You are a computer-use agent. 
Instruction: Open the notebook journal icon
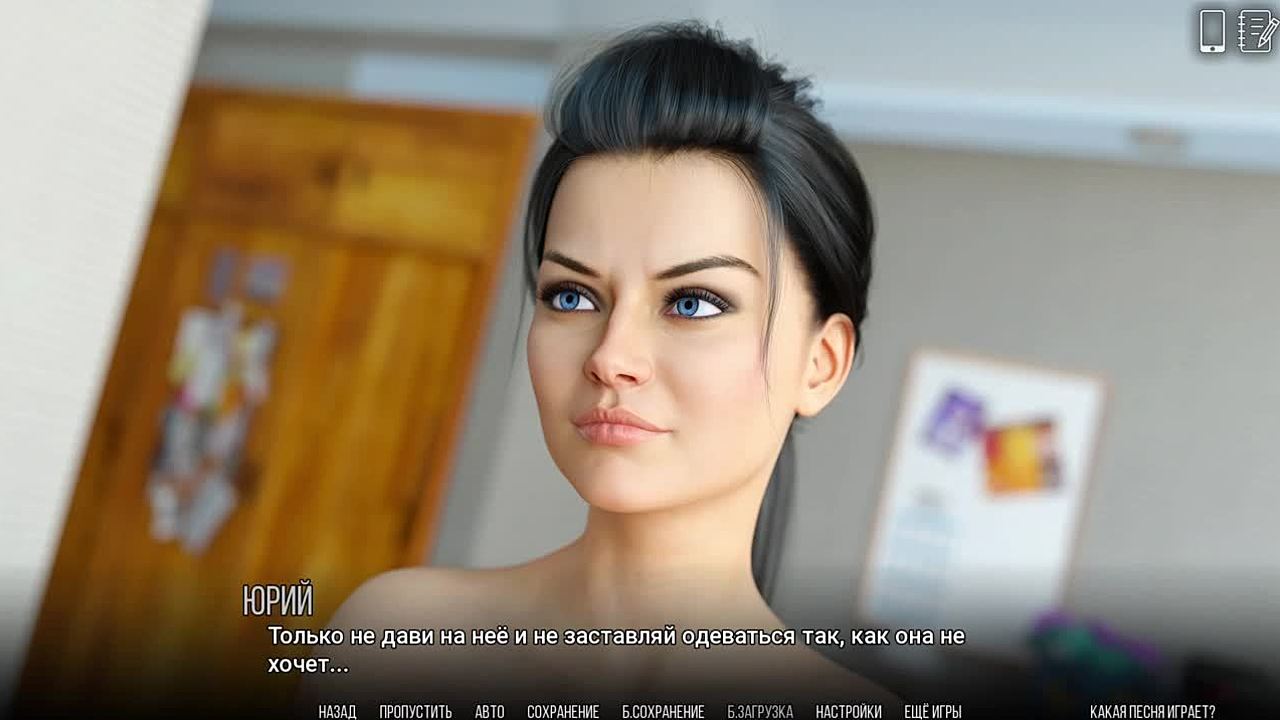[1256, 31]
